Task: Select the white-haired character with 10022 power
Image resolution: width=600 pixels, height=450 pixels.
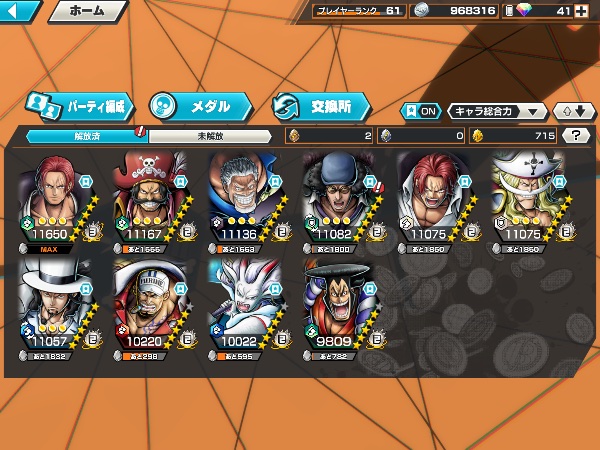Action: coord(252,304)
